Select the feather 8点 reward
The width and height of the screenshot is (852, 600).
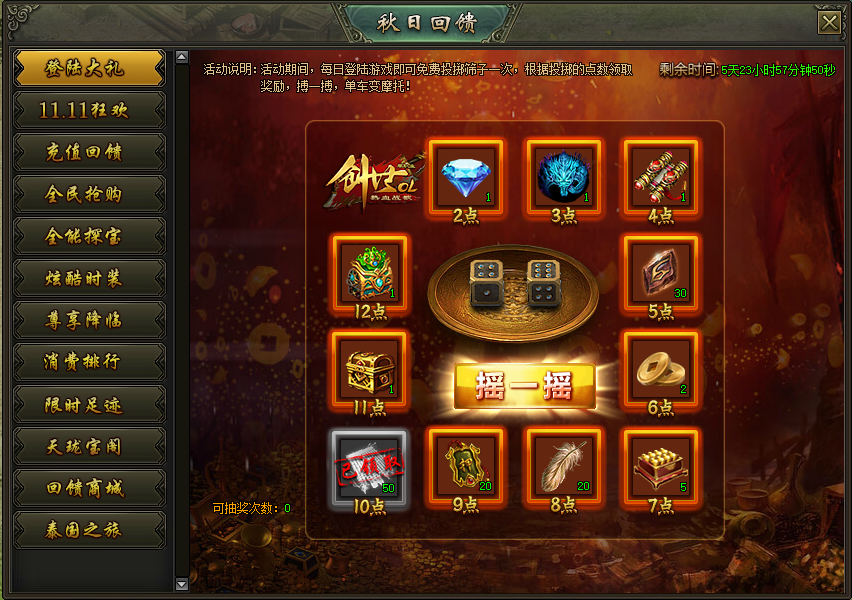point(564,466)
